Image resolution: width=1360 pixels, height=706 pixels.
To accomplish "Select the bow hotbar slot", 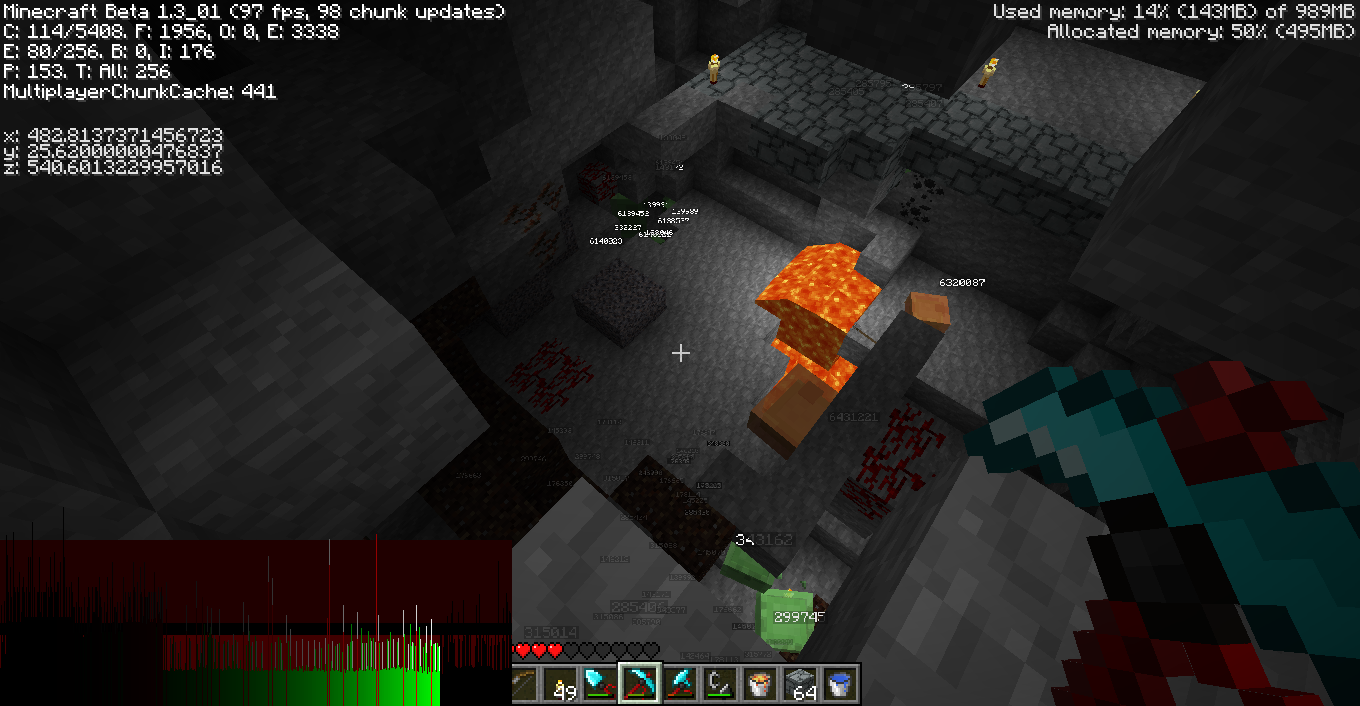I will pos(522,684).
